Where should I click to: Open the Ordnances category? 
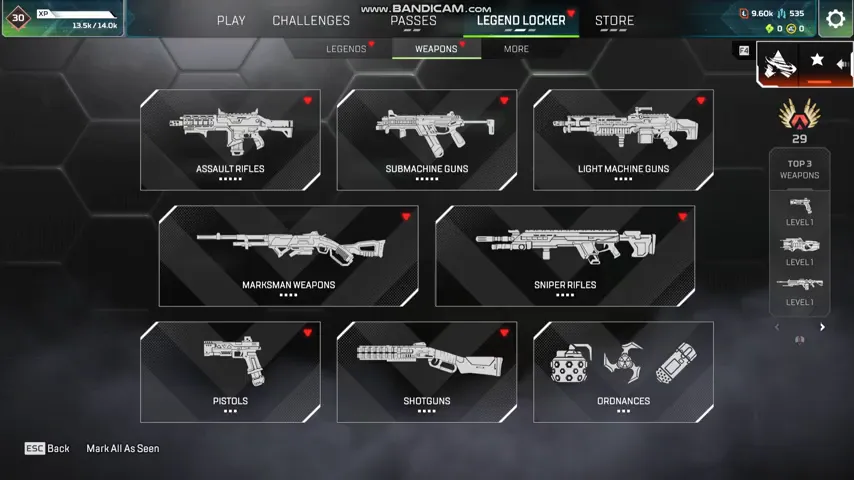pos(623,372)
